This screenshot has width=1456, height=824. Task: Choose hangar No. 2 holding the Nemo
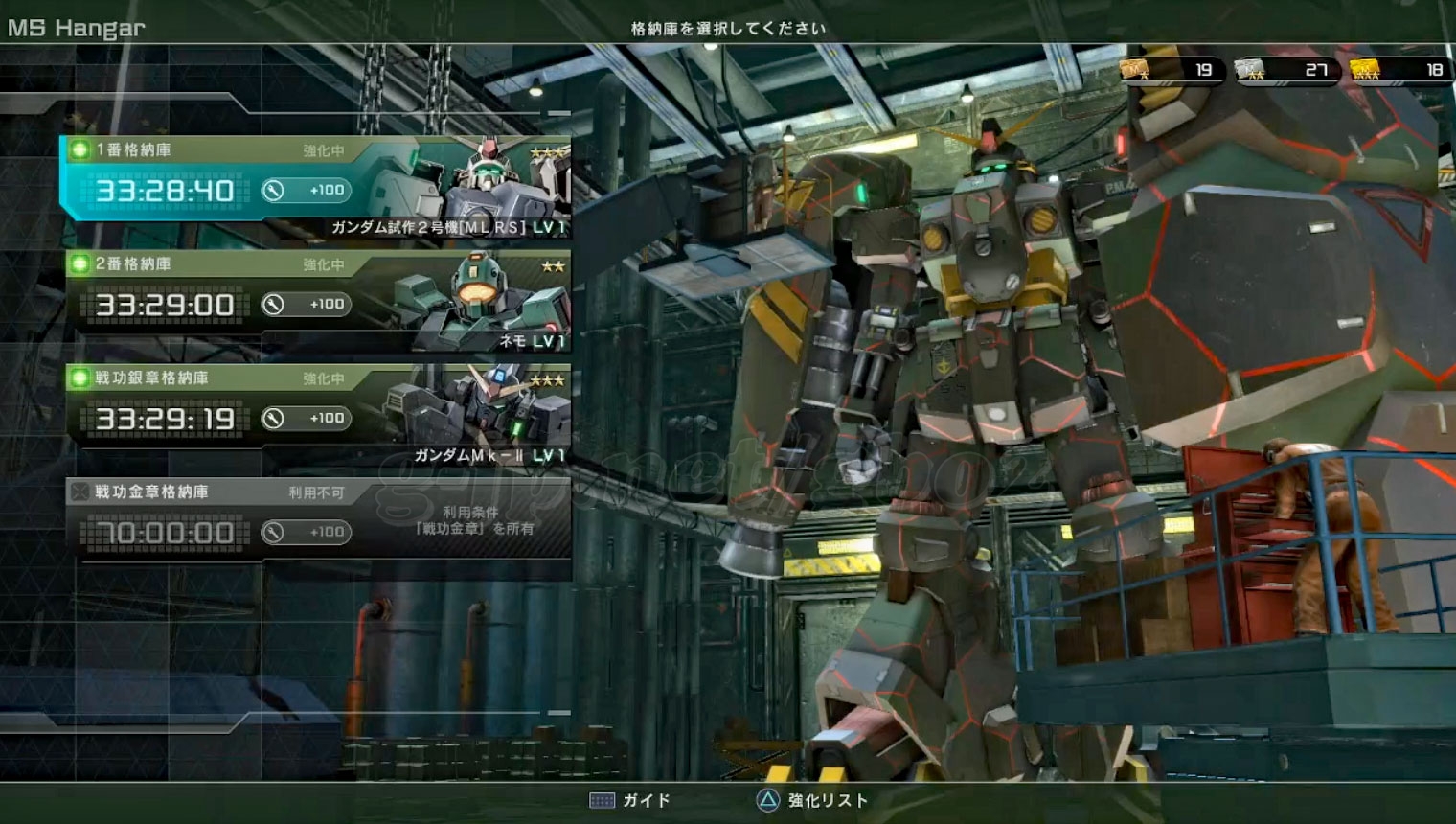pos(316,299)
